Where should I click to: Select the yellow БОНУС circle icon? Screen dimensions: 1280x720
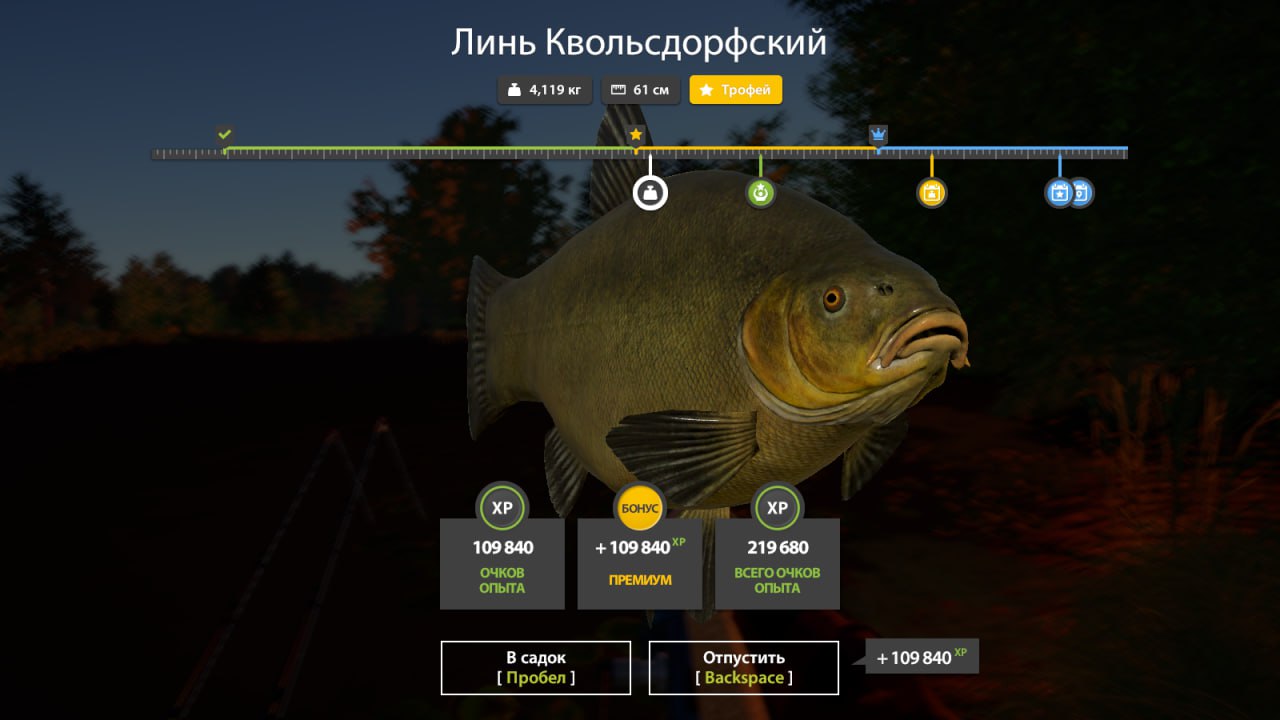639,508
